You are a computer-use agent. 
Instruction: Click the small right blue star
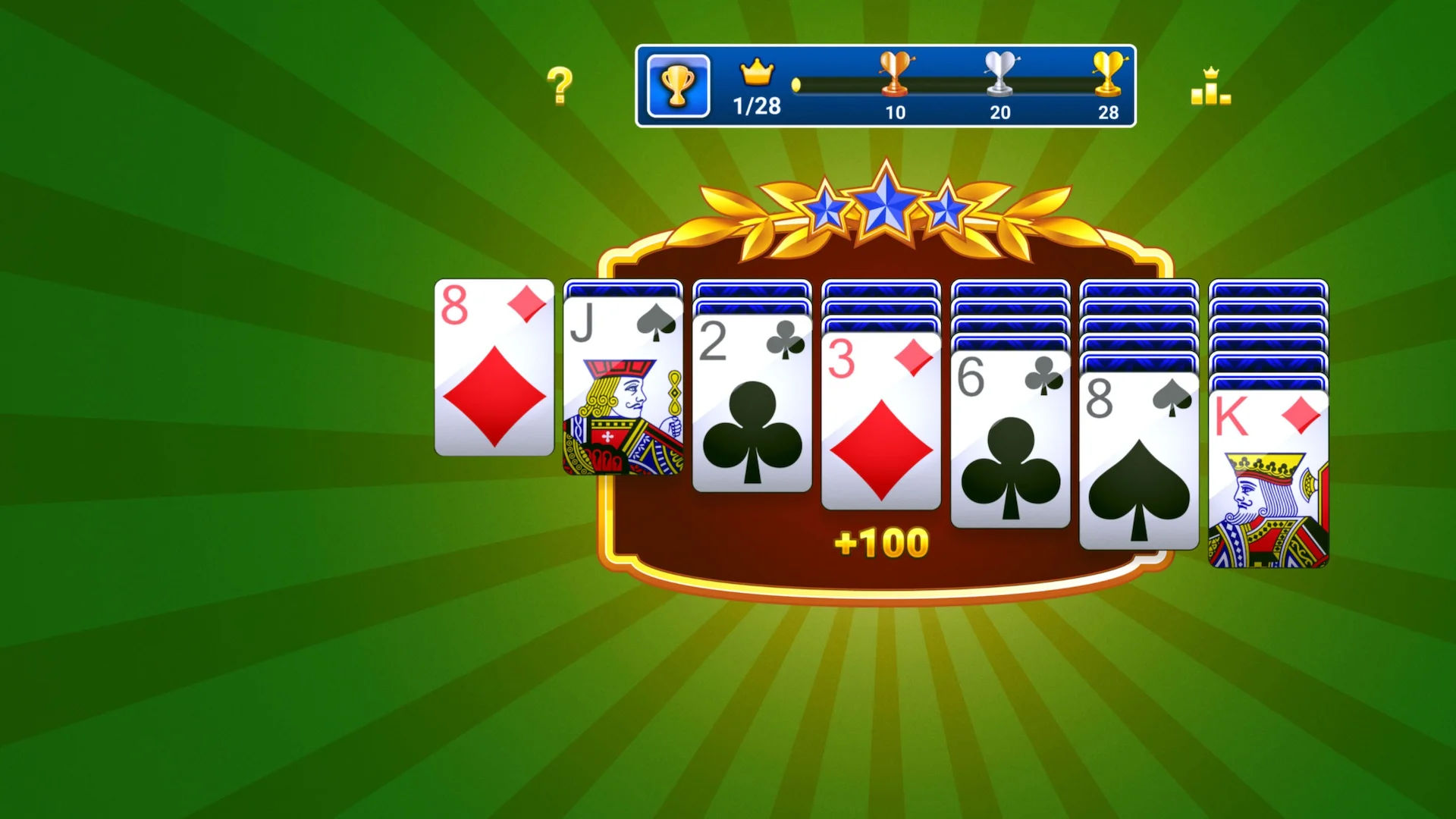tap(946, 211)
